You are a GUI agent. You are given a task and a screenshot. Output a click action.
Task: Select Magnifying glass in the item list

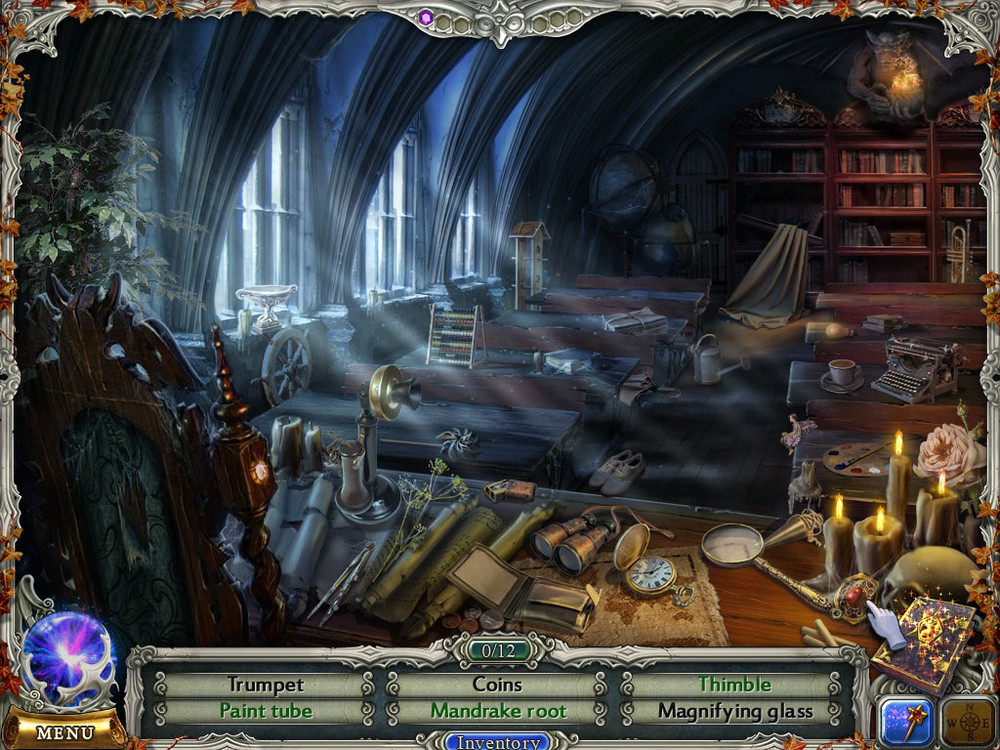734,712
